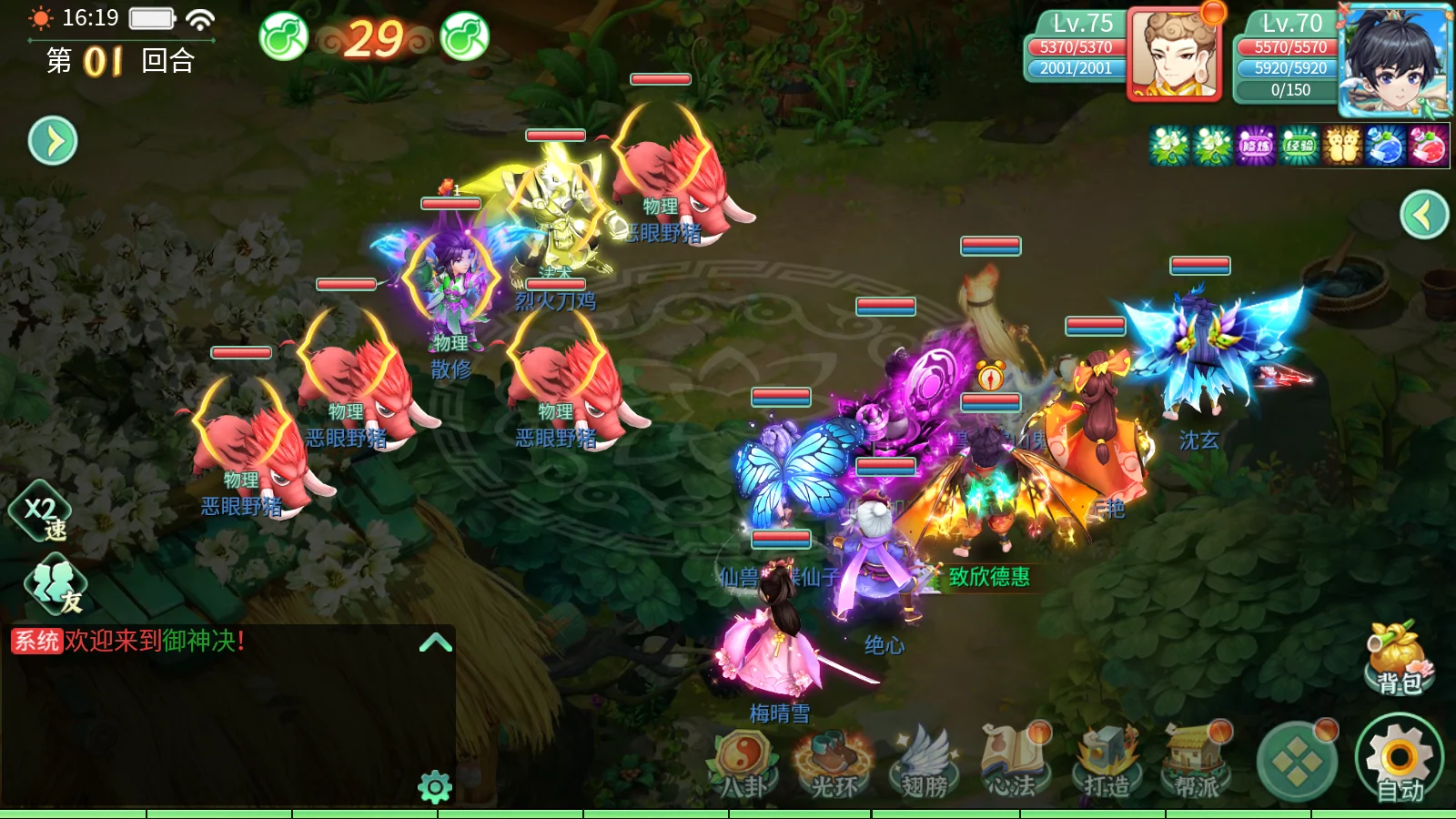Open the 八卦 yin-yang menu

(744, 764)
